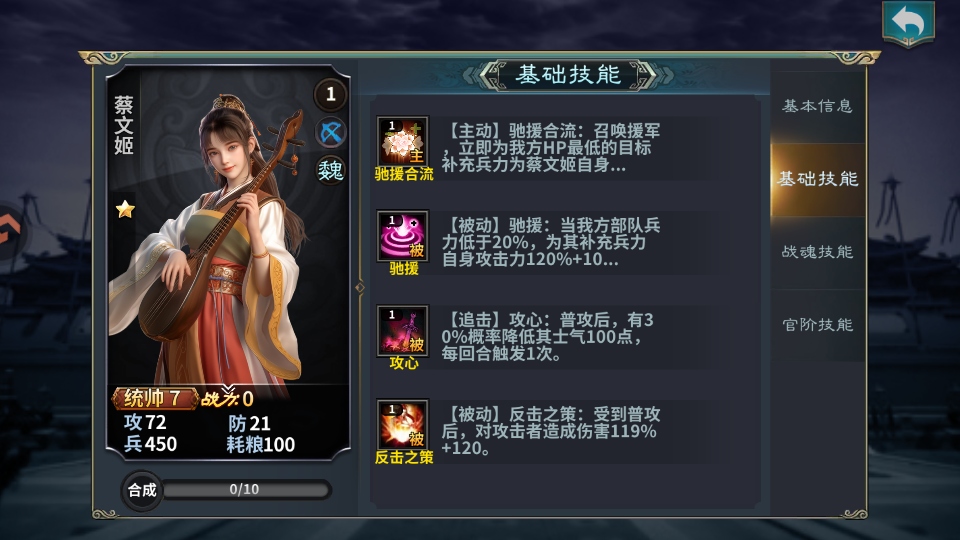Click the 合成 synthesis button
Image resolution: width=960 pixels, height=540 pixels.
[x=141, y=490]
